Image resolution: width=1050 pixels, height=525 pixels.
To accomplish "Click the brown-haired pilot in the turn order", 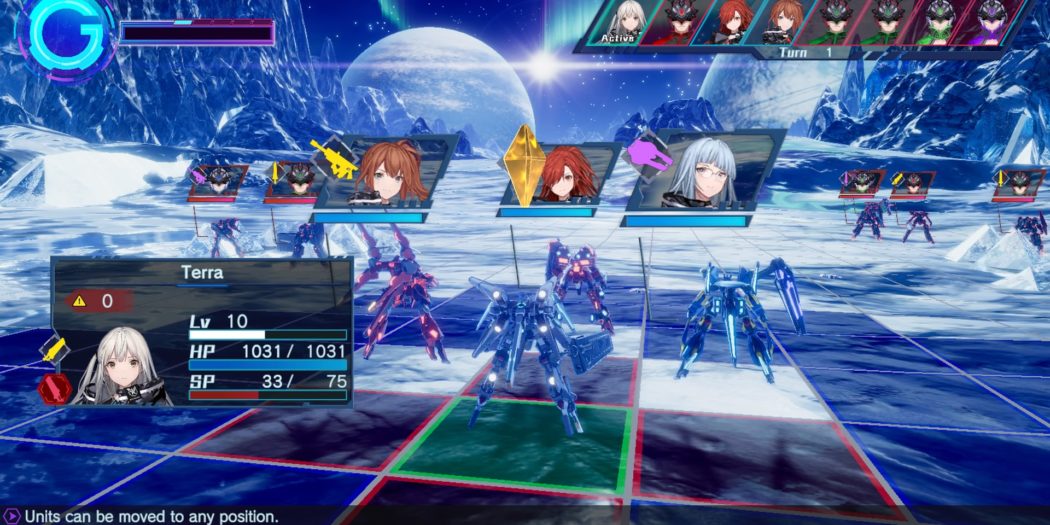I will coord(783,22).
